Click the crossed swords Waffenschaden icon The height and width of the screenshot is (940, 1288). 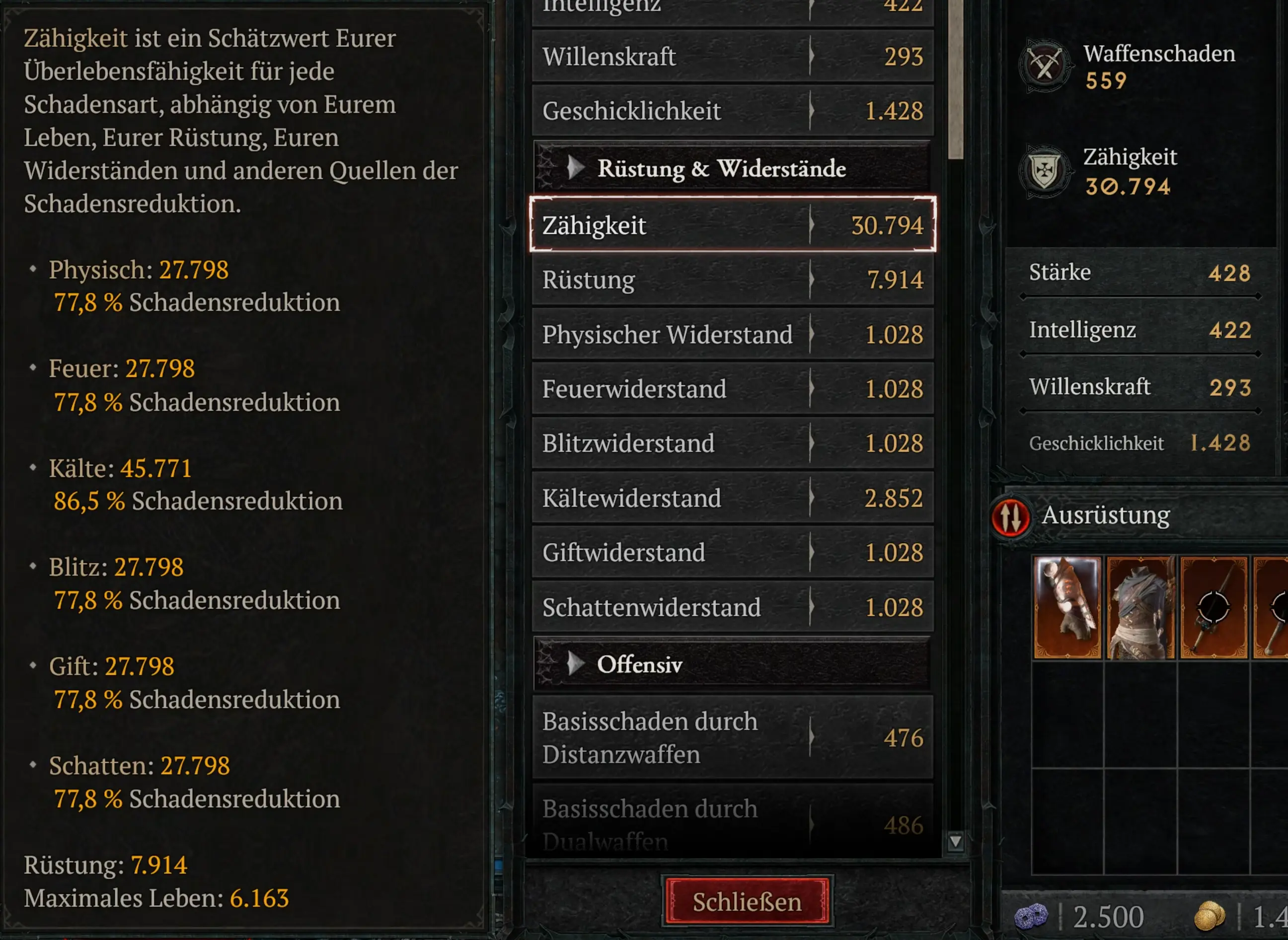point(1046,63)
